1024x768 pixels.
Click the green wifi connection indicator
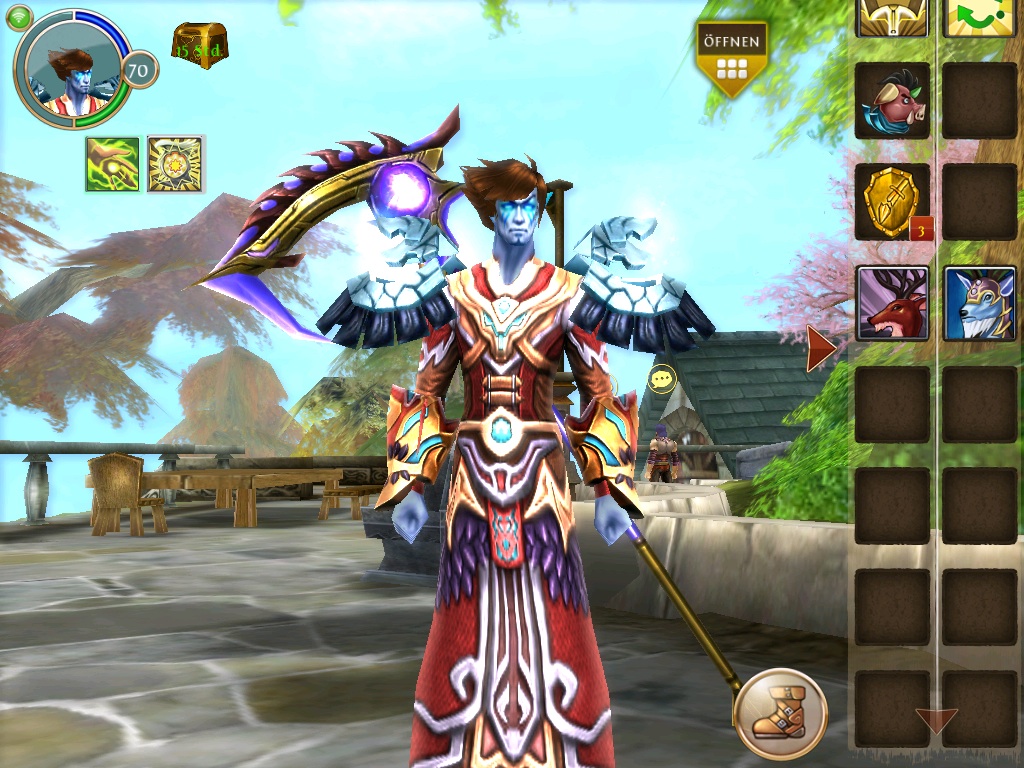point(19,16)
